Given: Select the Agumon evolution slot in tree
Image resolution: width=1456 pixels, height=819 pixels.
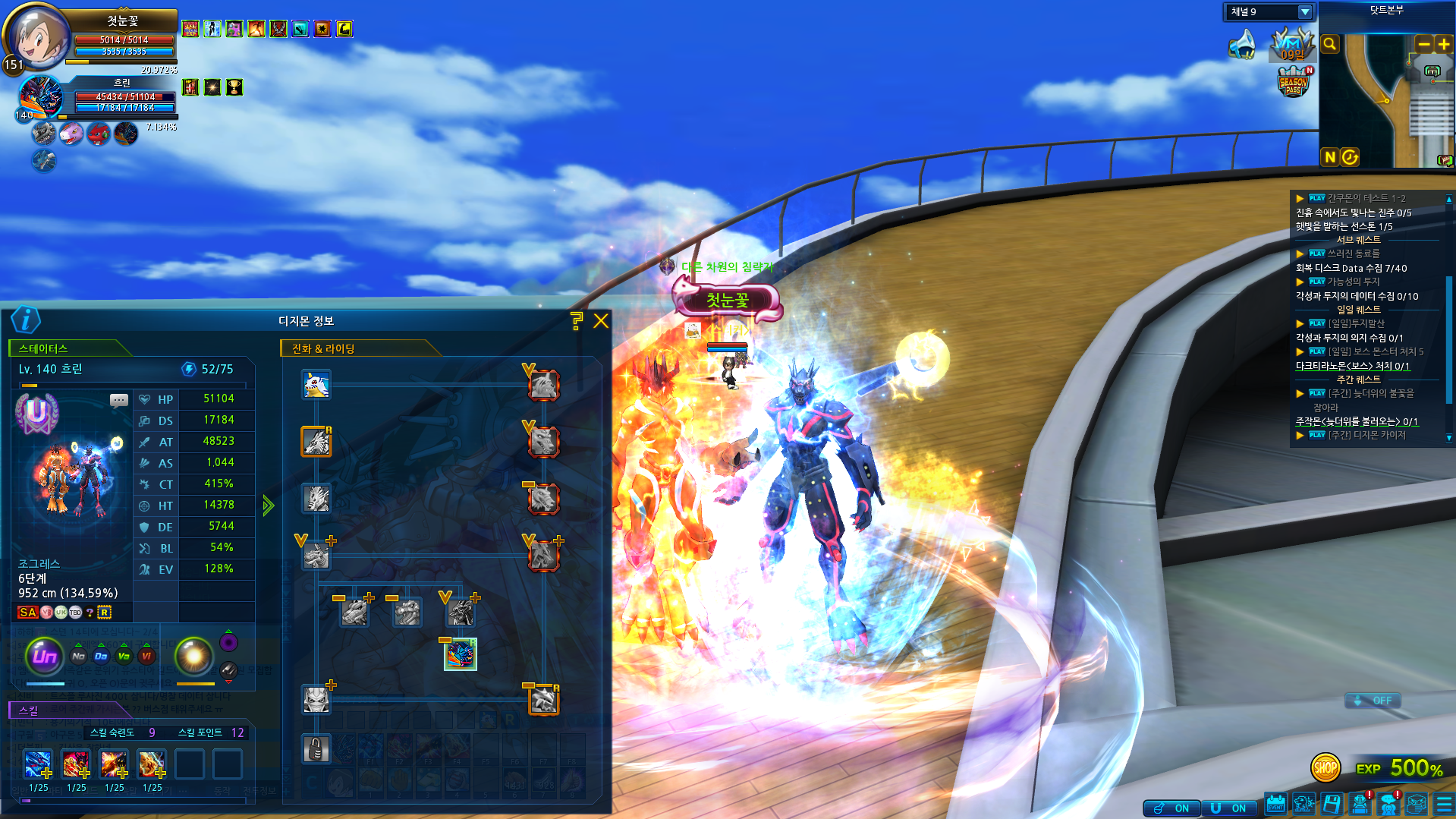Looking at the screenshot, I should pos(316,385).
